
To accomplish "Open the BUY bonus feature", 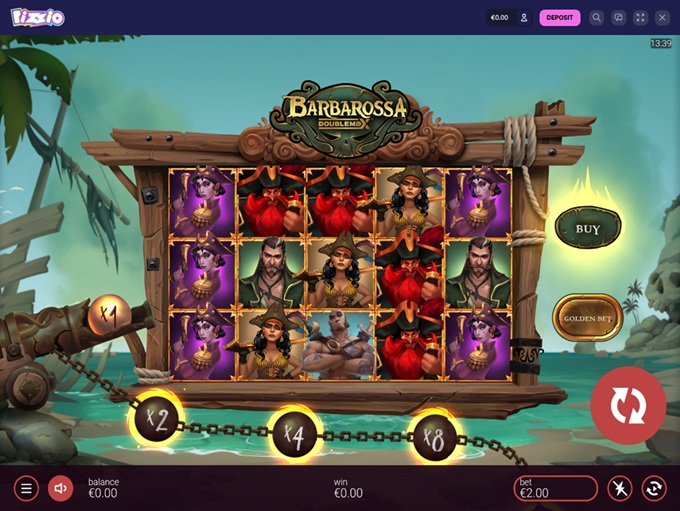I will 588,228.
